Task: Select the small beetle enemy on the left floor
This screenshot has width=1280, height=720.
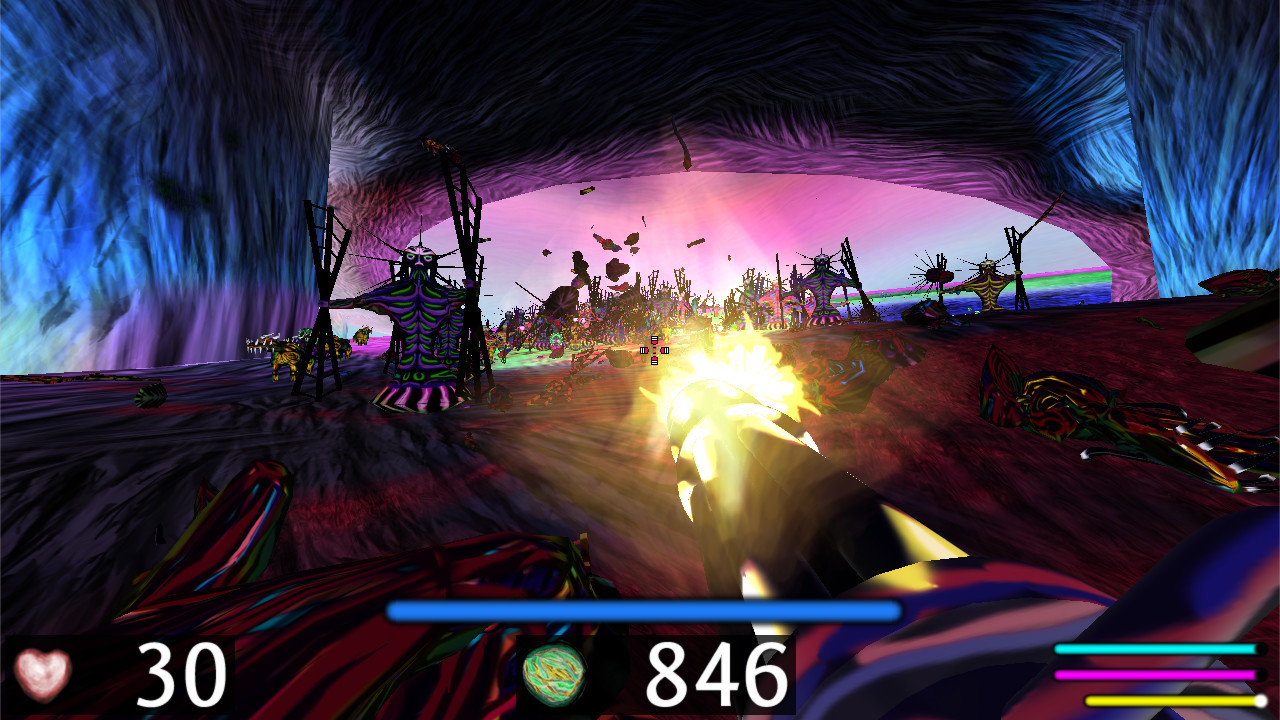Action: [x=150, y=397]
